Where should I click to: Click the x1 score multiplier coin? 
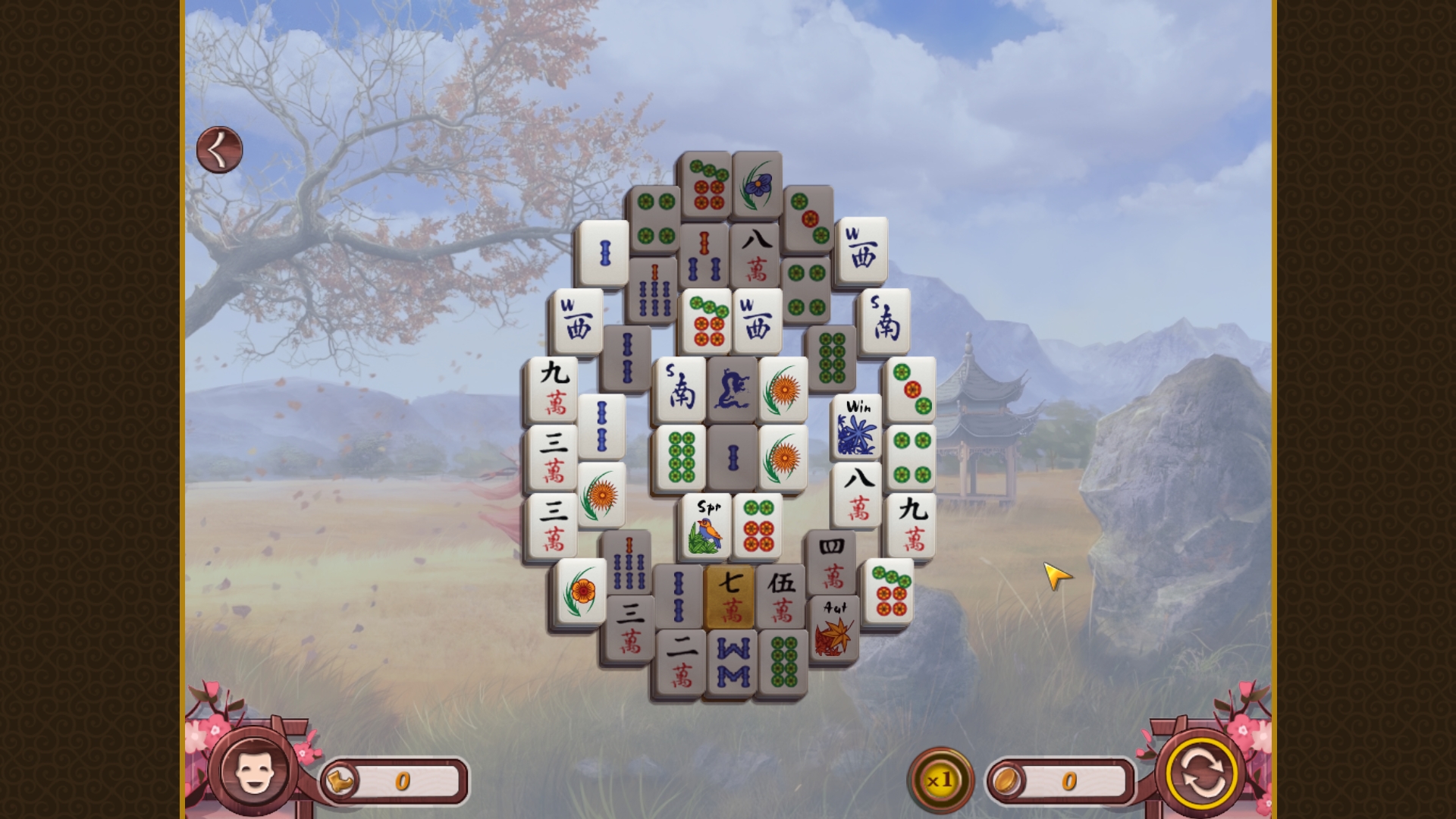point(940,777)
